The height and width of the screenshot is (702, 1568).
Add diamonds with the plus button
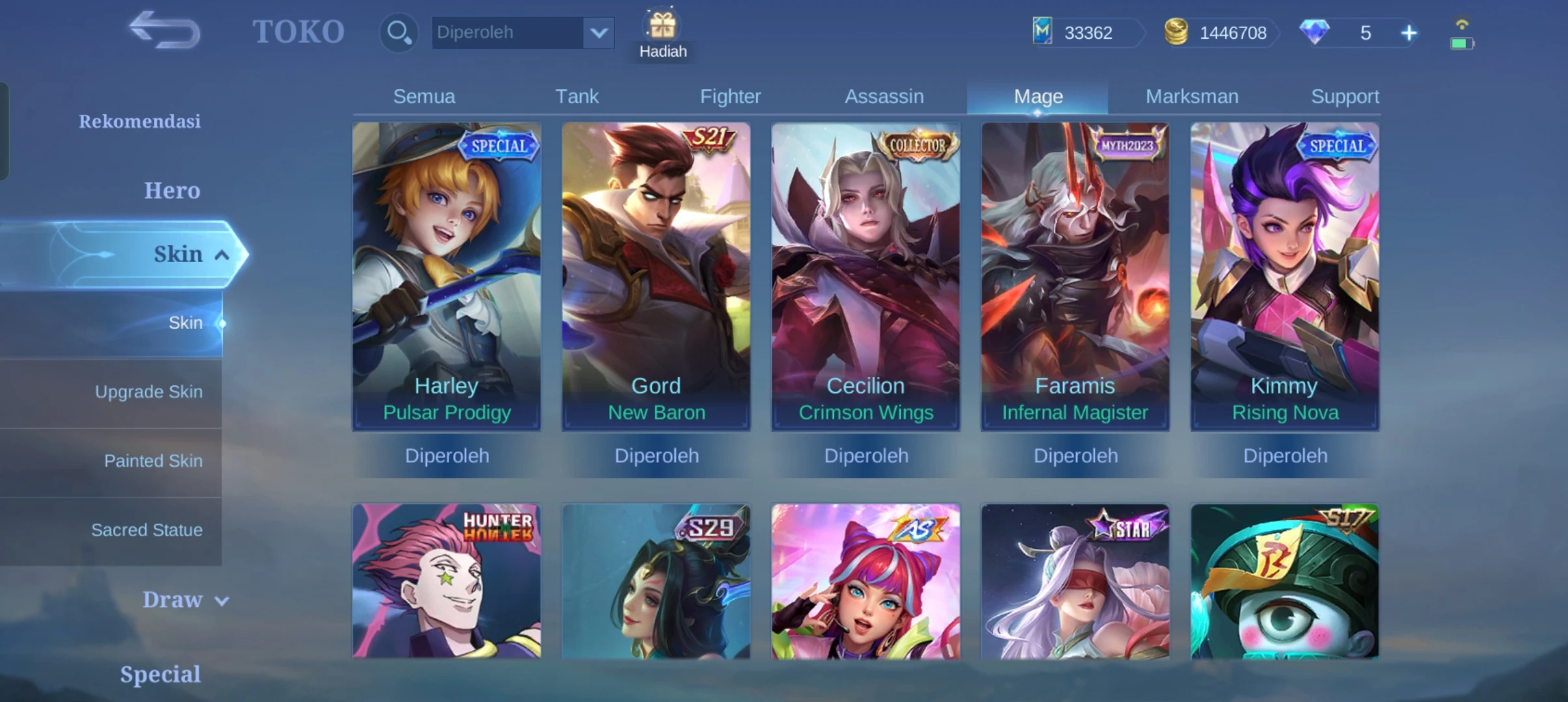pos(1409,33)
